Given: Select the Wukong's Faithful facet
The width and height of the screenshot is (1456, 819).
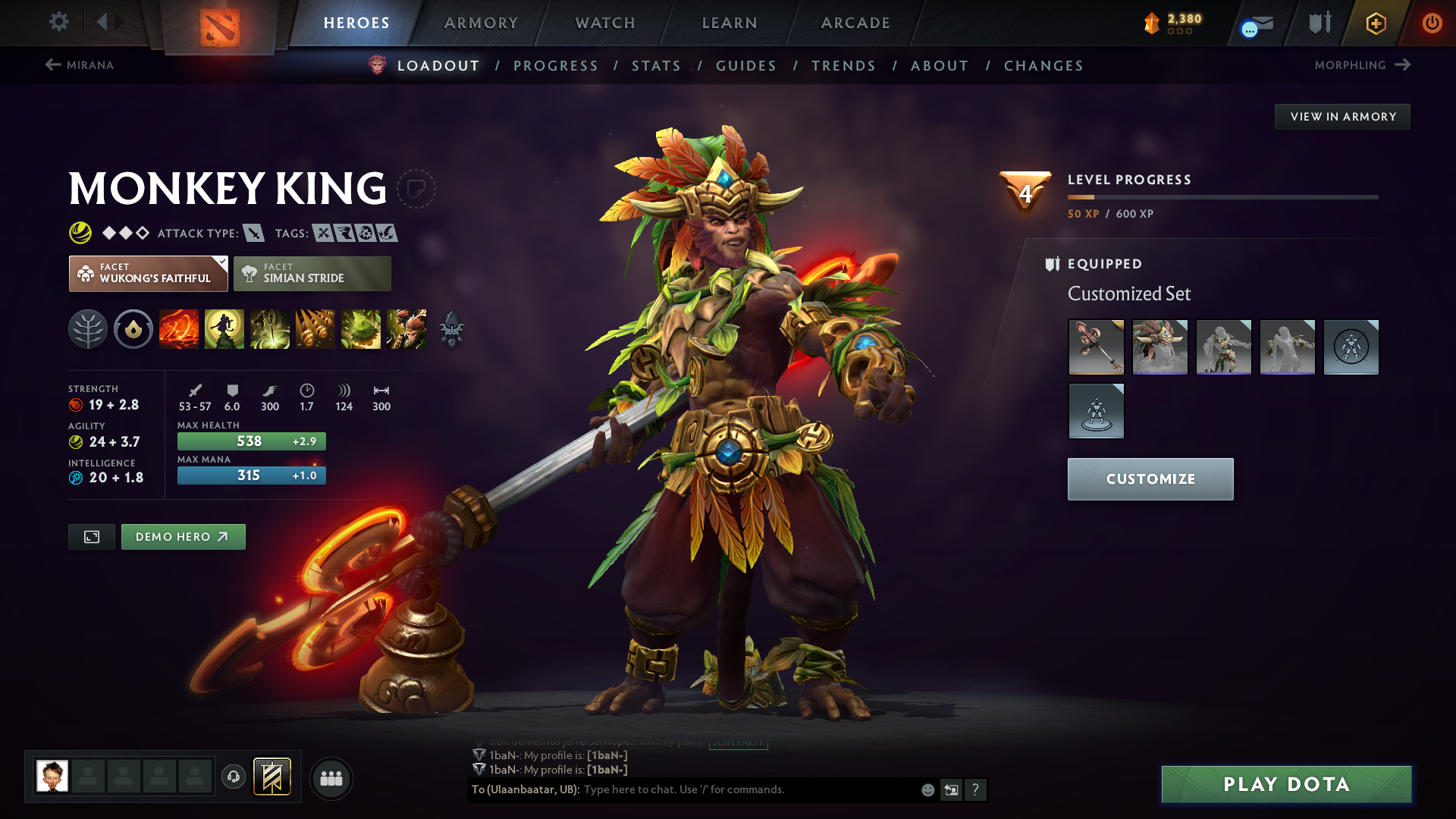Looking at the screenshot, I should tap(148, 273).
